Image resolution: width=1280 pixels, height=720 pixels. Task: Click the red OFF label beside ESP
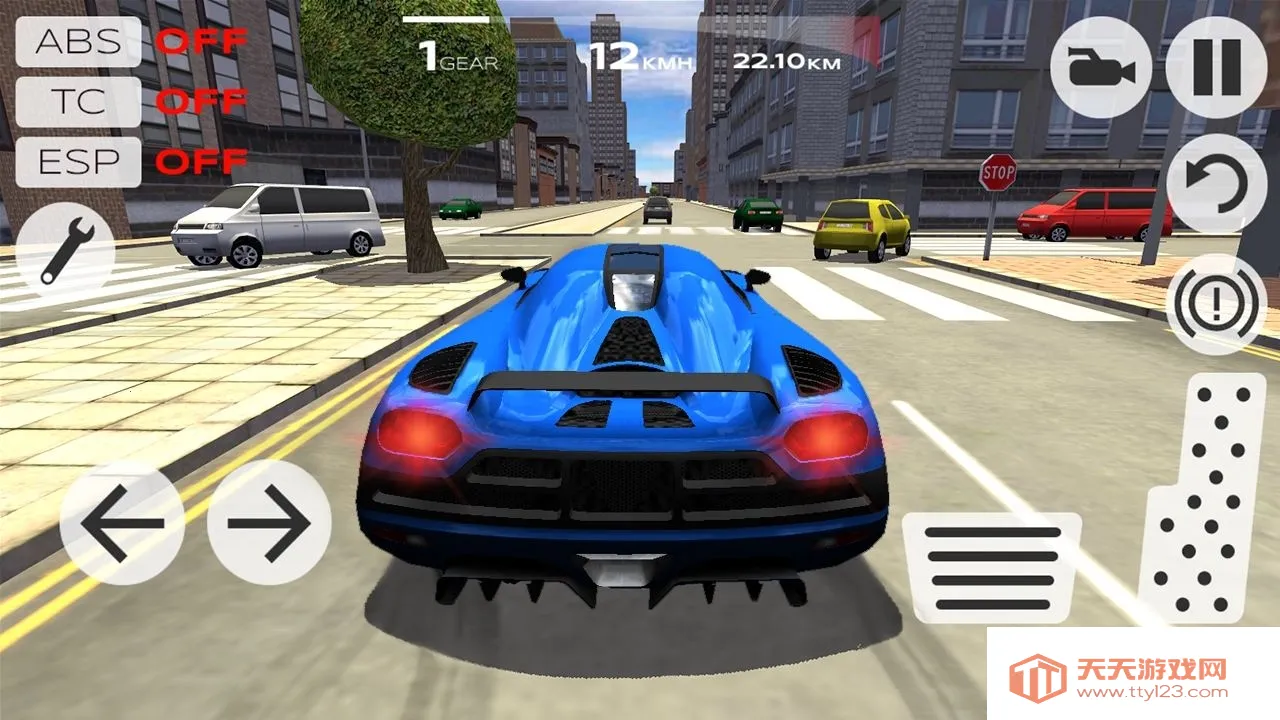[x=200, y=160]
